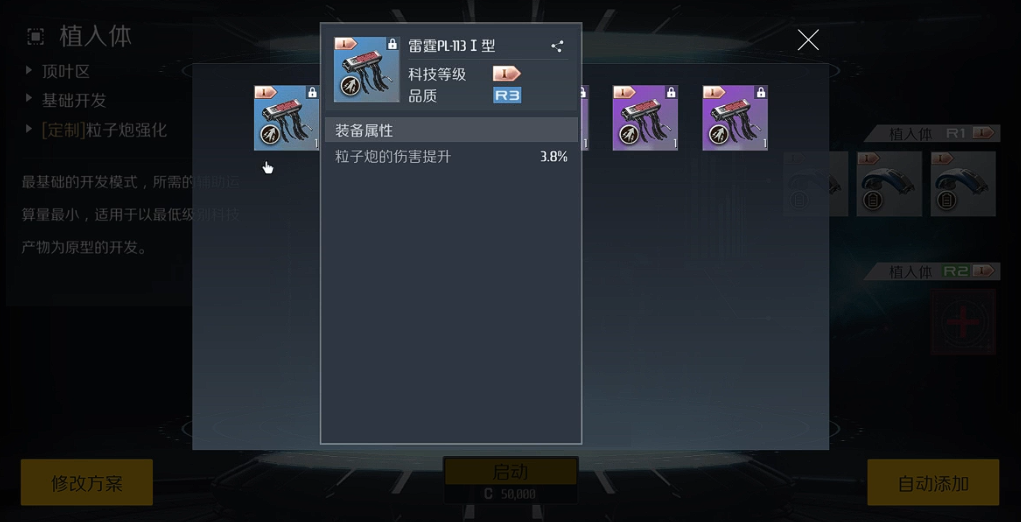1021x522 pixels.
Task: Choose the 自动添加 auto-add button
Action: click(932, 483)
